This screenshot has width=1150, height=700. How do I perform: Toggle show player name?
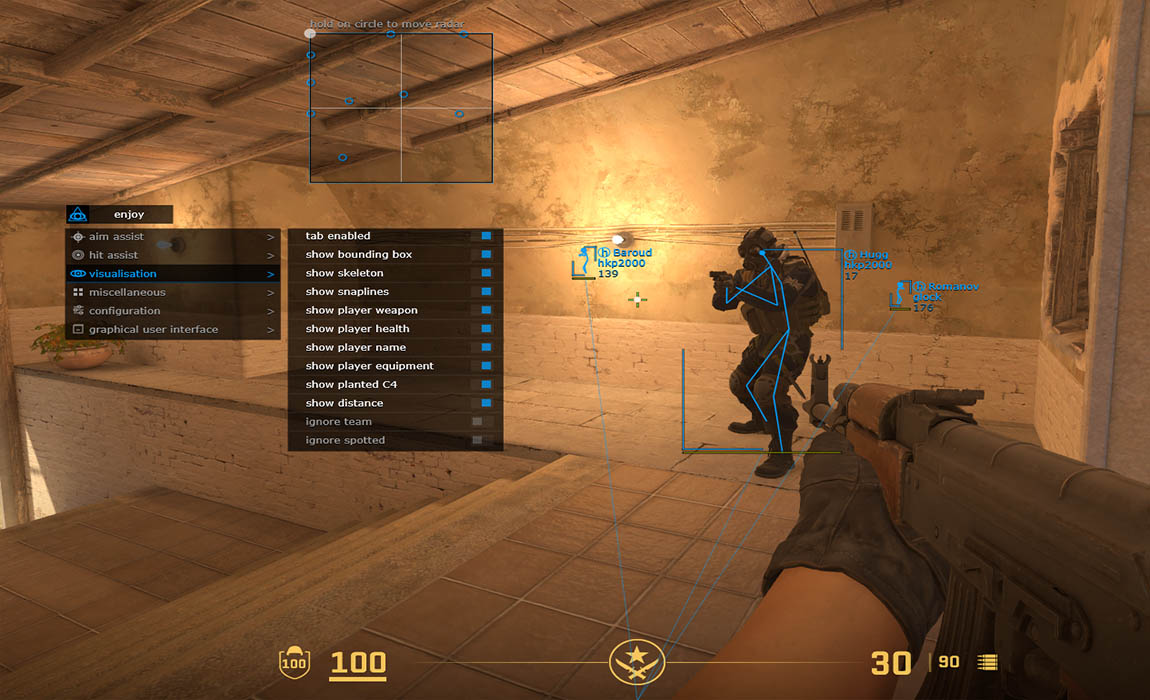coord(486,347)
